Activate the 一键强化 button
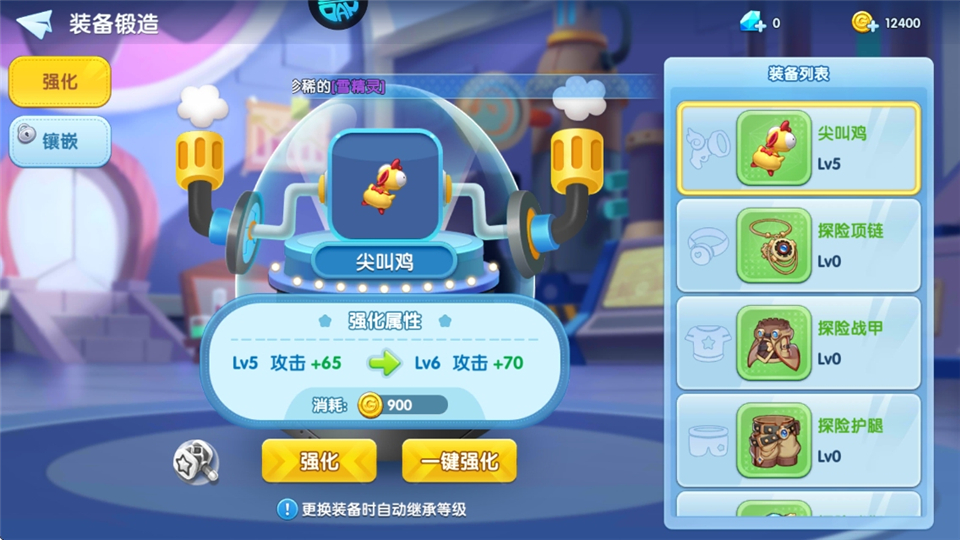This screenshot has width=960, height=540. (459, 461)
